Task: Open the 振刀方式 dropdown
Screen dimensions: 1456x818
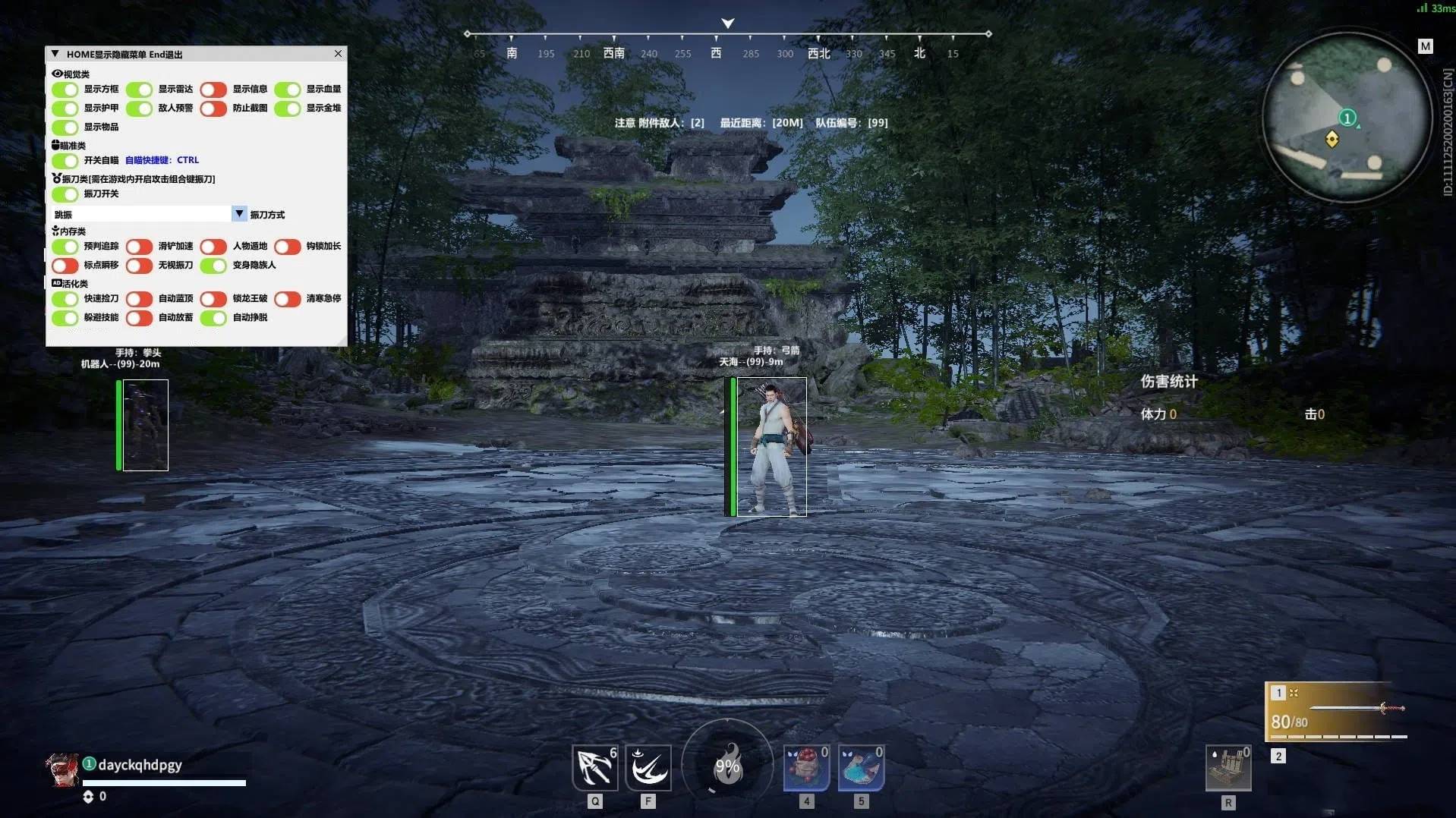Action: [239, 214]
